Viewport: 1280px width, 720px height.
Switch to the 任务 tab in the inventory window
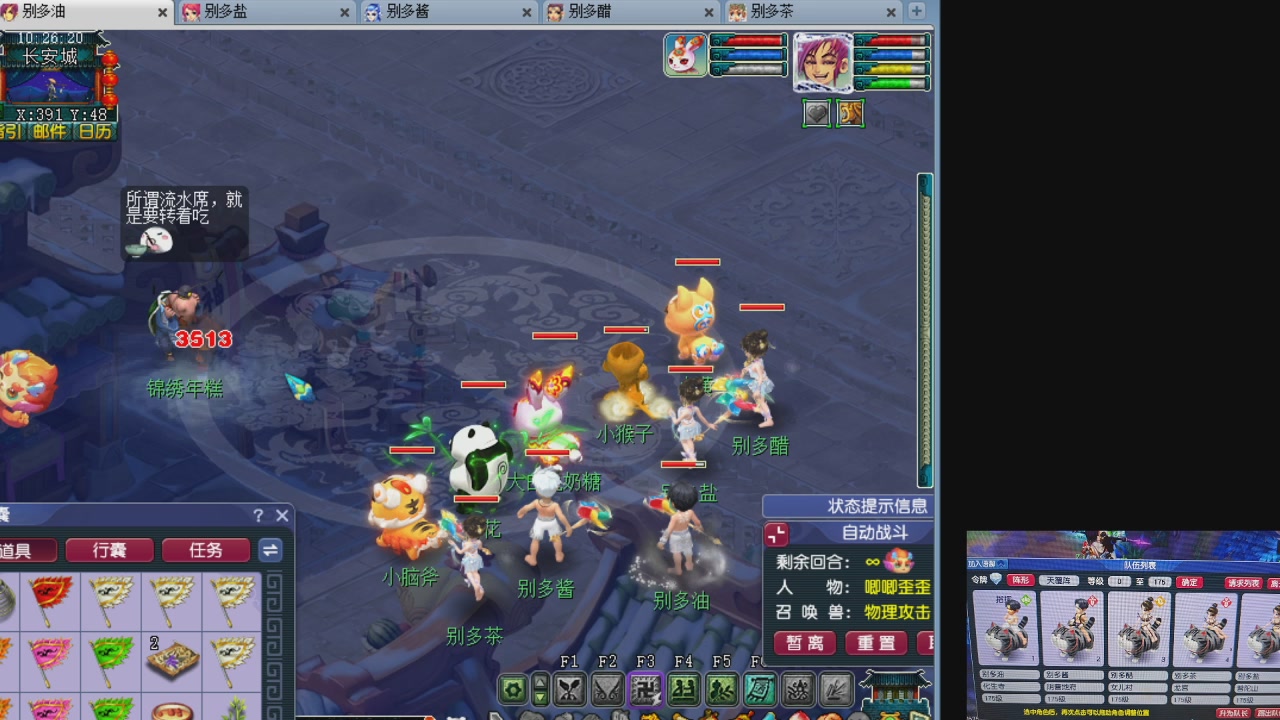206,550
